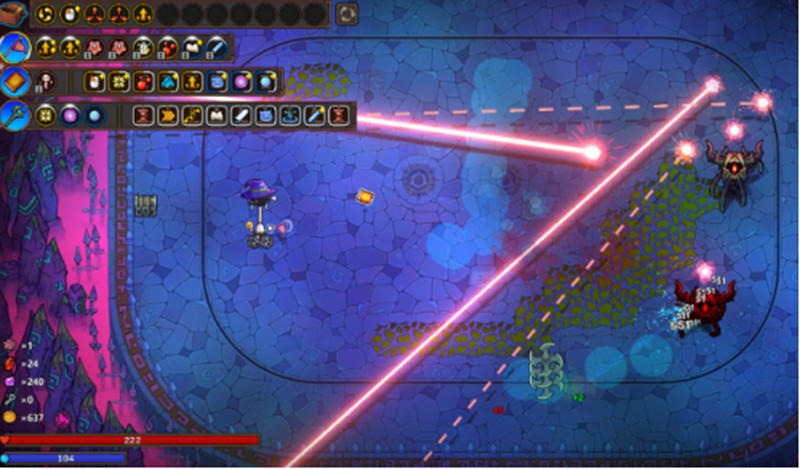This screenshot has height=469, width=800.
Task: Open the treasure chest inventory icon
Action: [x=14, y=14]
